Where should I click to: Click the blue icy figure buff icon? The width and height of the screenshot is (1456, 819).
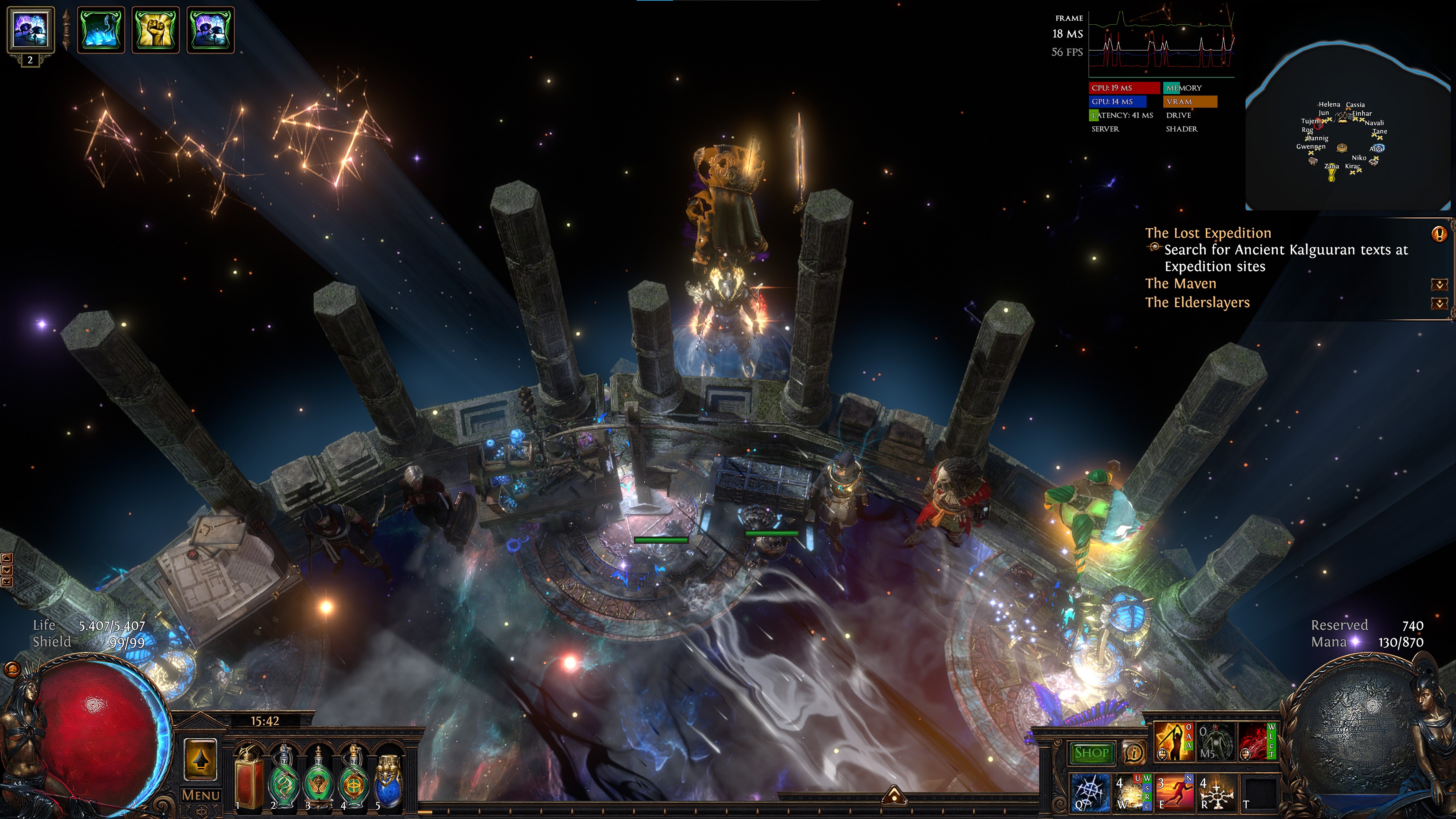coord(100,30)
